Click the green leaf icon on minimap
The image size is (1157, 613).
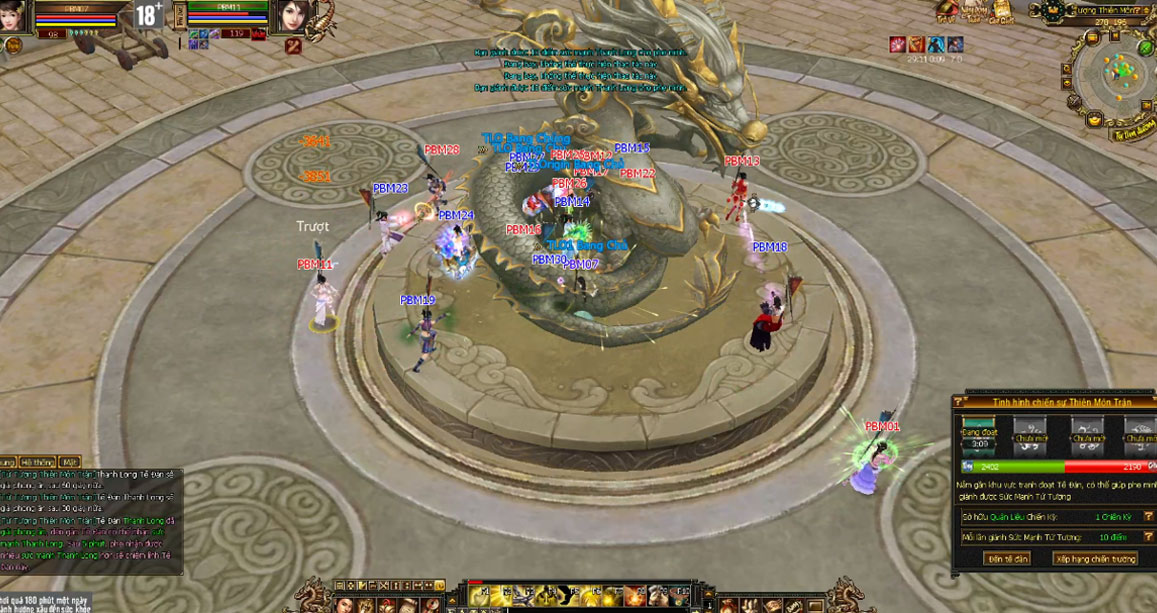click(x=1145, y=47)
